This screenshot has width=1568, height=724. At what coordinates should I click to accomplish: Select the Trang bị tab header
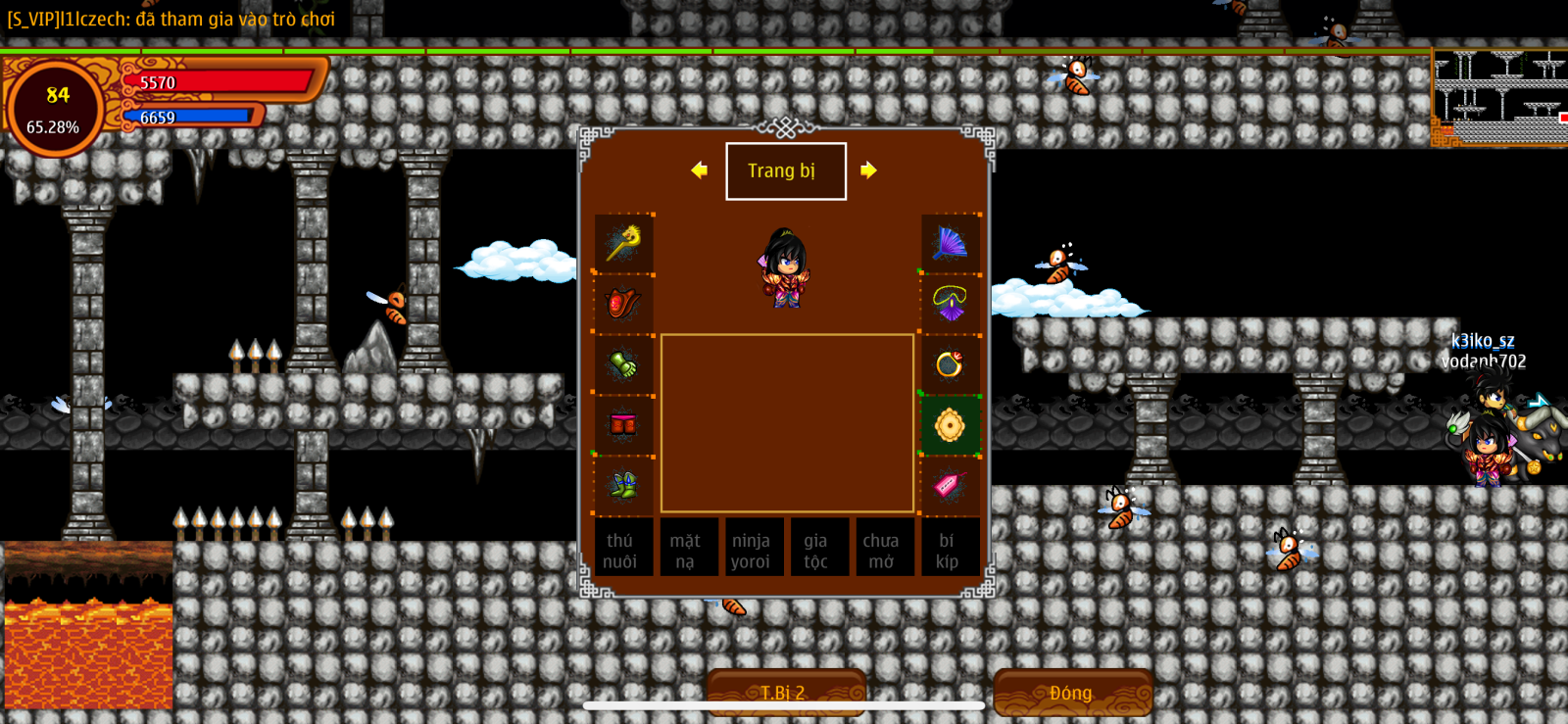(785, 171)
